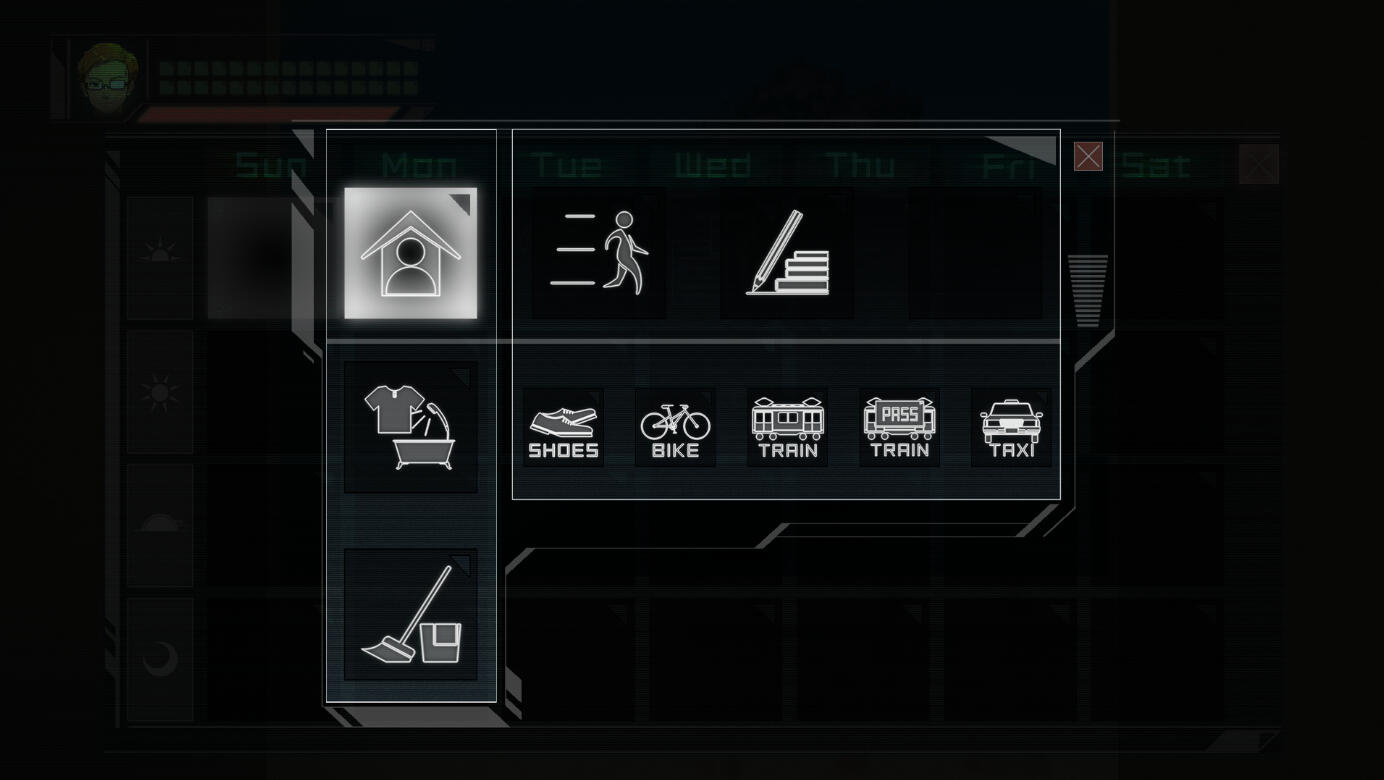1384x780 pixels.
Task: Close the activity selection panel
Action: [1088, 157]
